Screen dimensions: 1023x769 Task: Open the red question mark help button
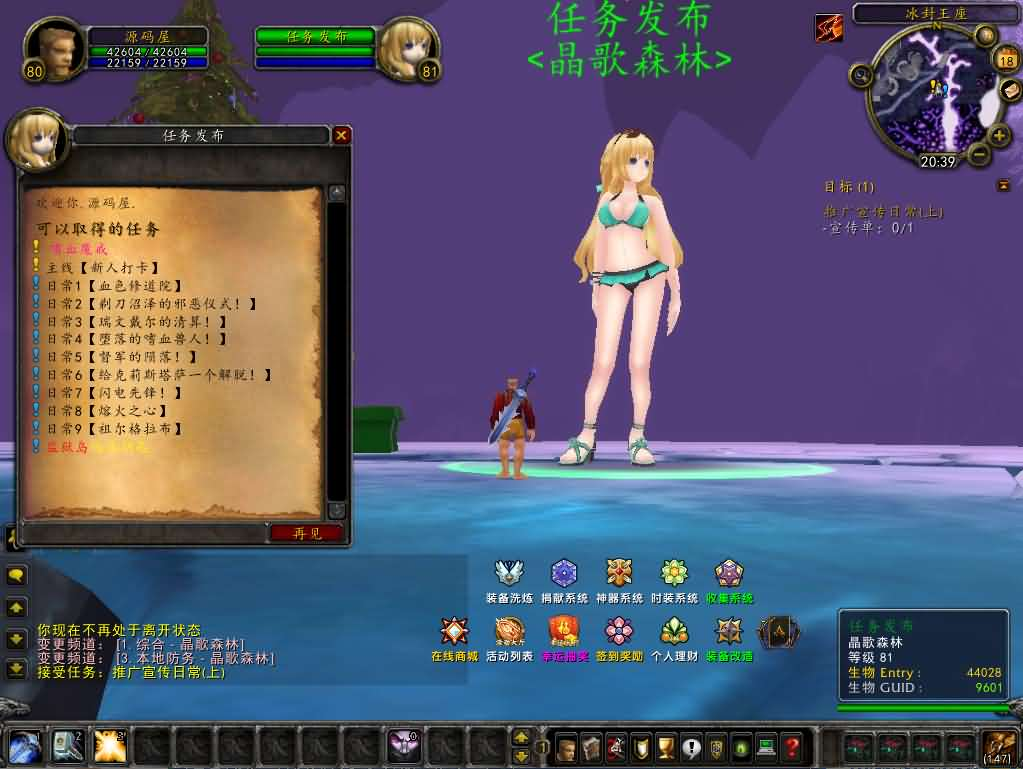pyautogui.click(x=791, y=746)
